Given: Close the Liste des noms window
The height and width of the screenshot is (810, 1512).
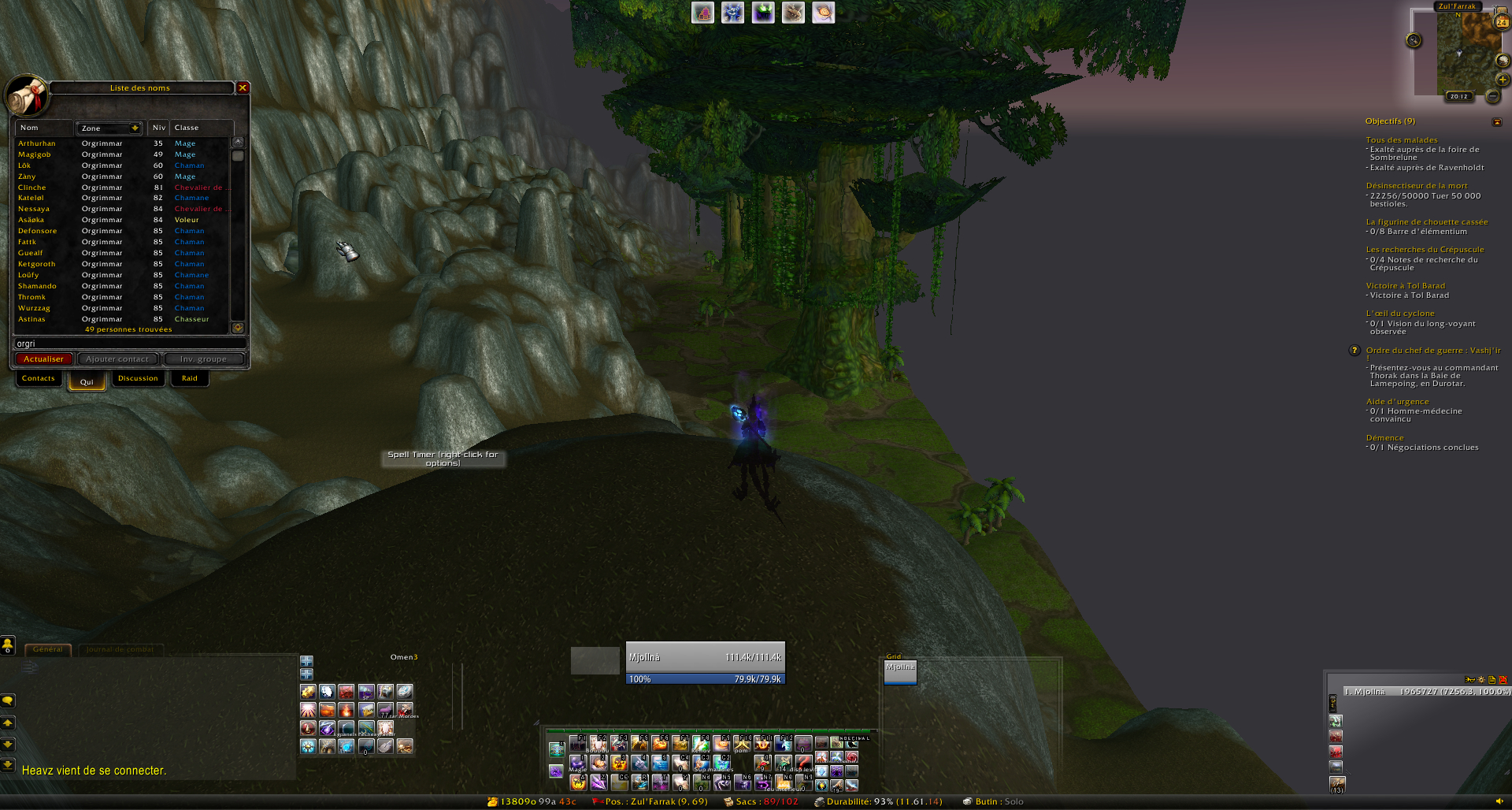Looking at the screenshot, I should click(243, 88).
